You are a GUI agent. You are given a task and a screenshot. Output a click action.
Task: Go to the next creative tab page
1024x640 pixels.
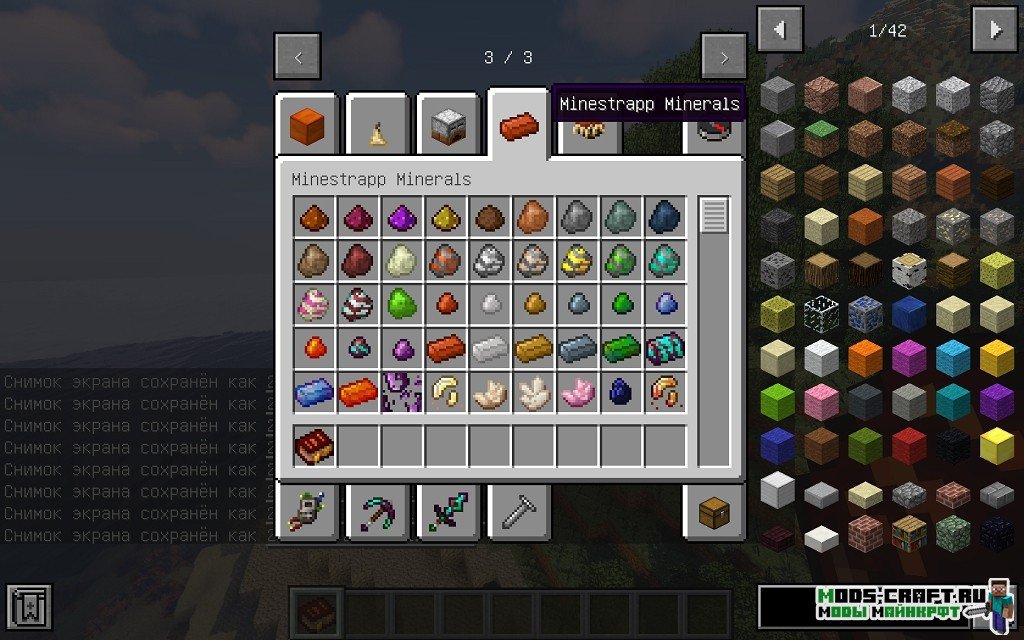tap(723, 57)
